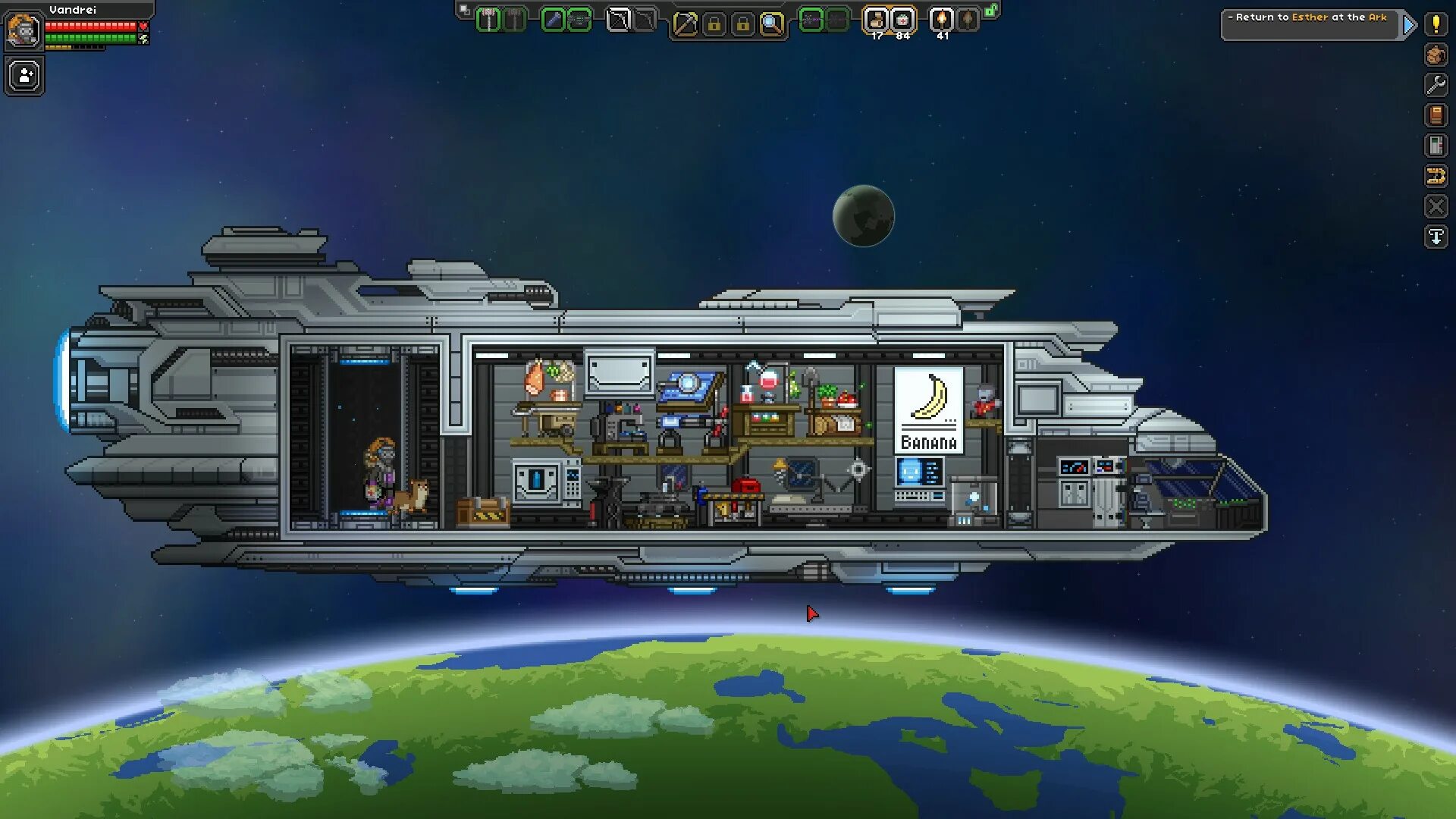
Task: Select the purple staff hotbar slot
Action: pos(811,20)
